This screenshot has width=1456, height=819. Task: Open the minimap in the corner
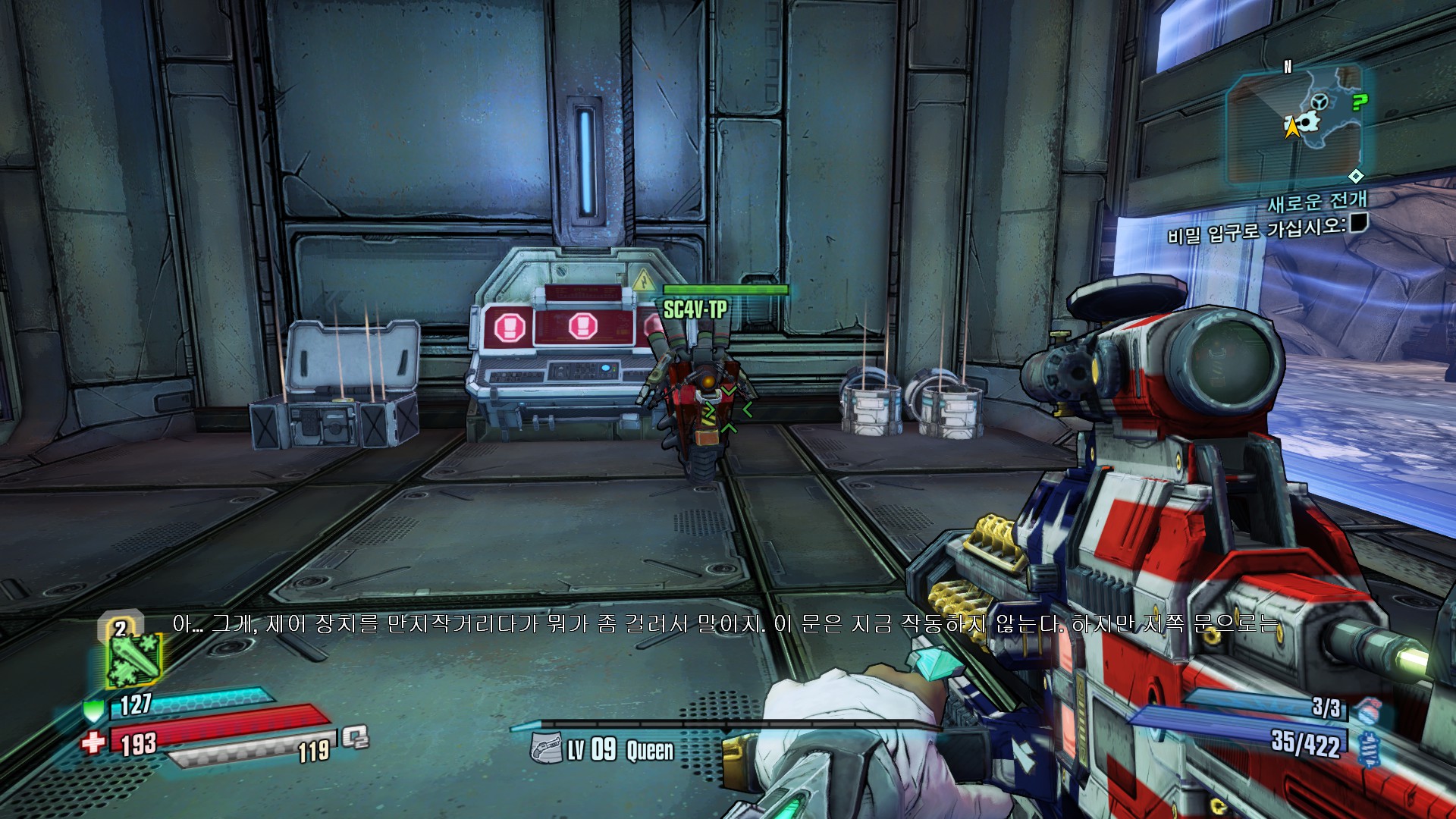(1295, 124)
